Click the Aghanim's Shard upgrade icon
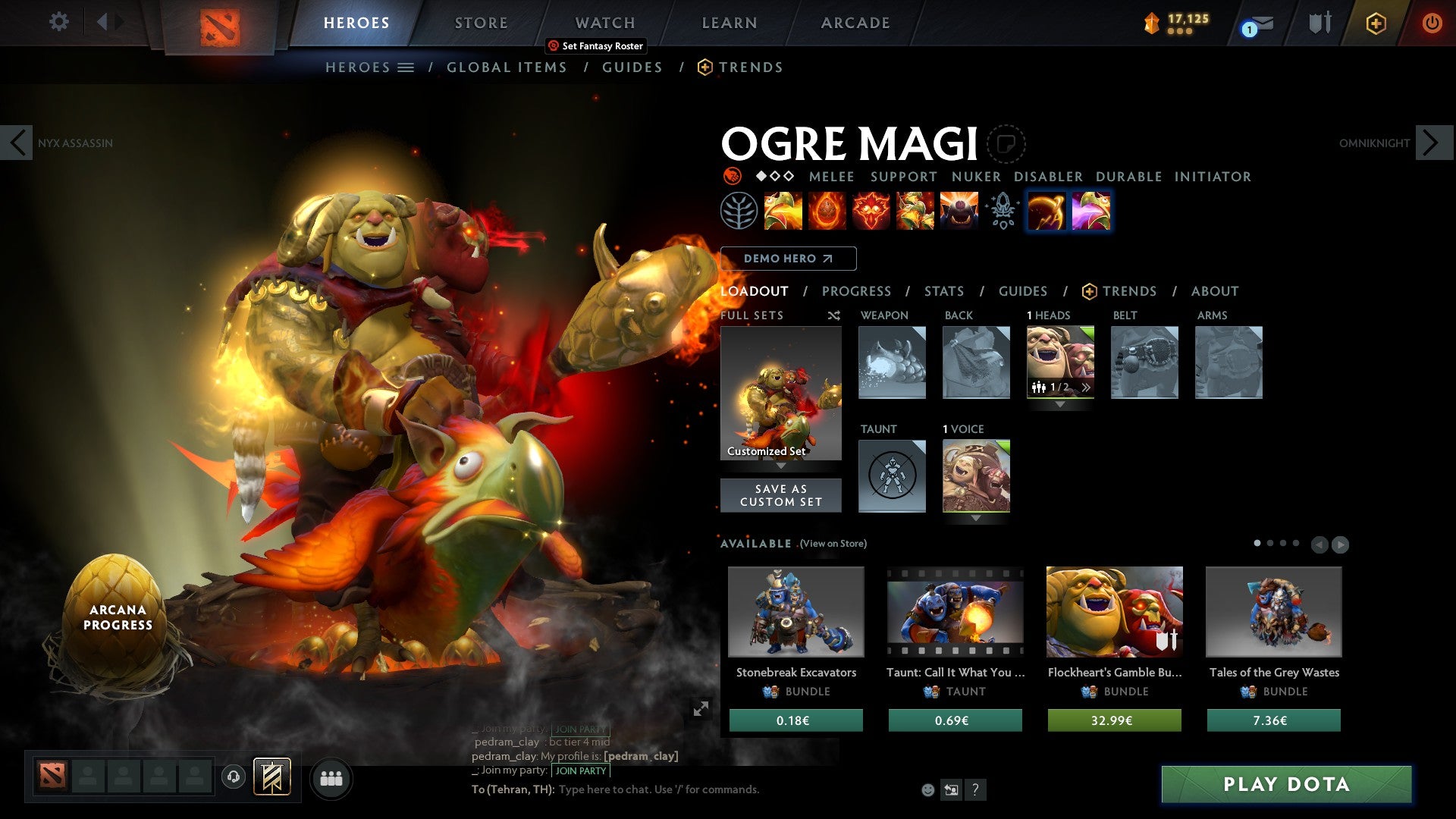 [1002, 212]
